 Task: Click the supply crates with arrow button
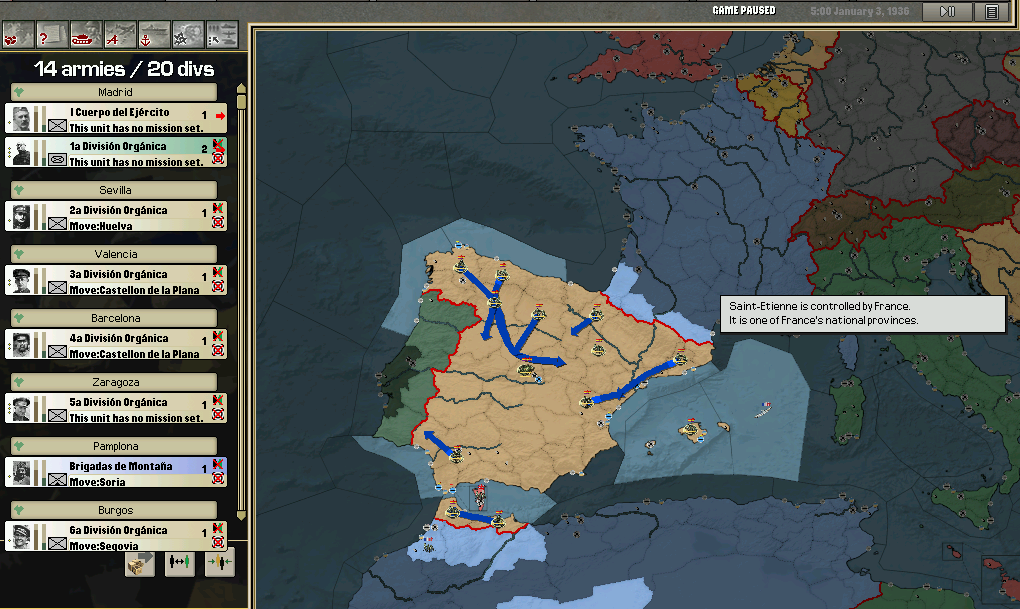tap(140, 563)
